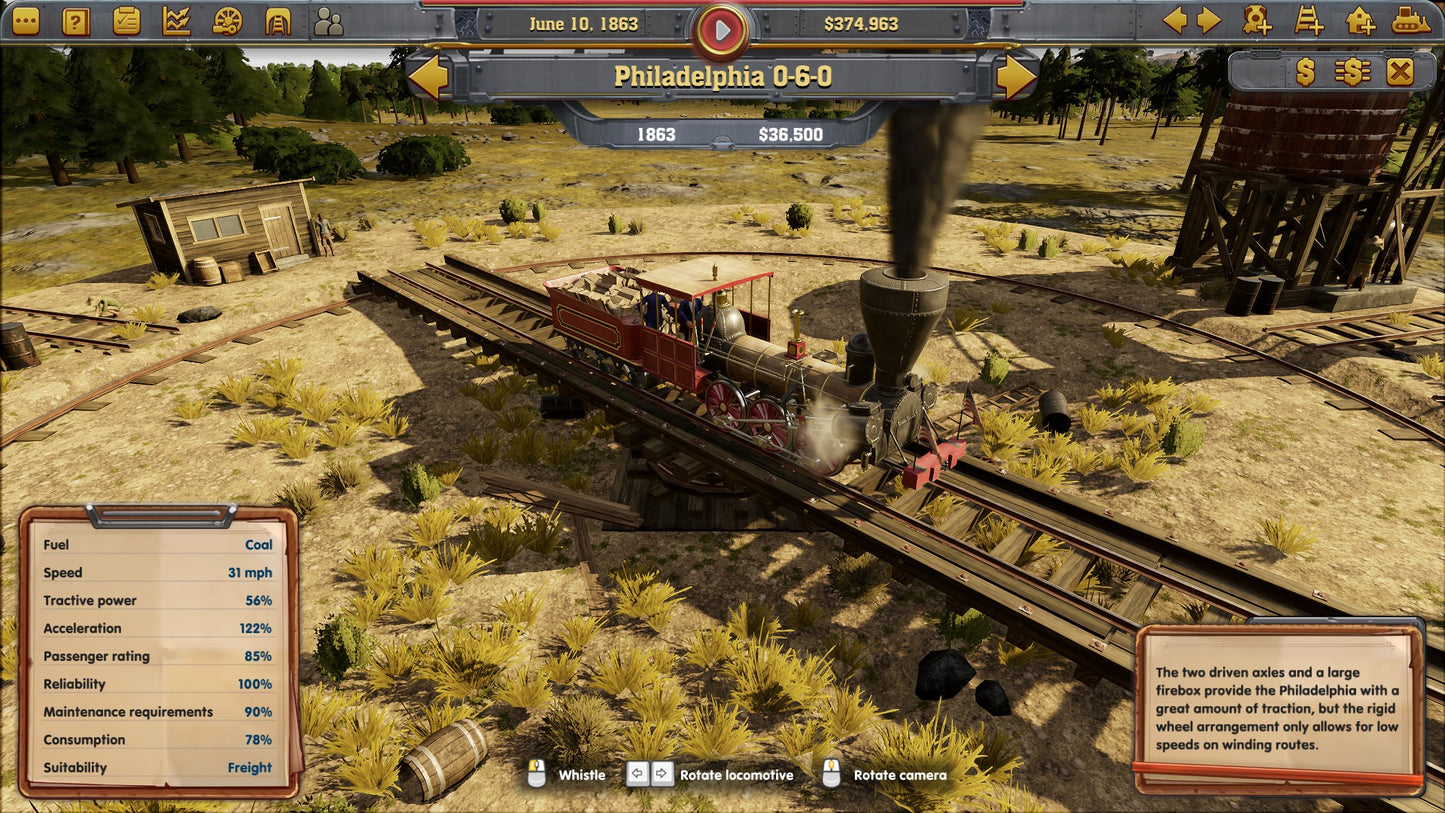Screen dimensions: 1445x813
Task: Click the red play button
Action: tap(721, 30)
